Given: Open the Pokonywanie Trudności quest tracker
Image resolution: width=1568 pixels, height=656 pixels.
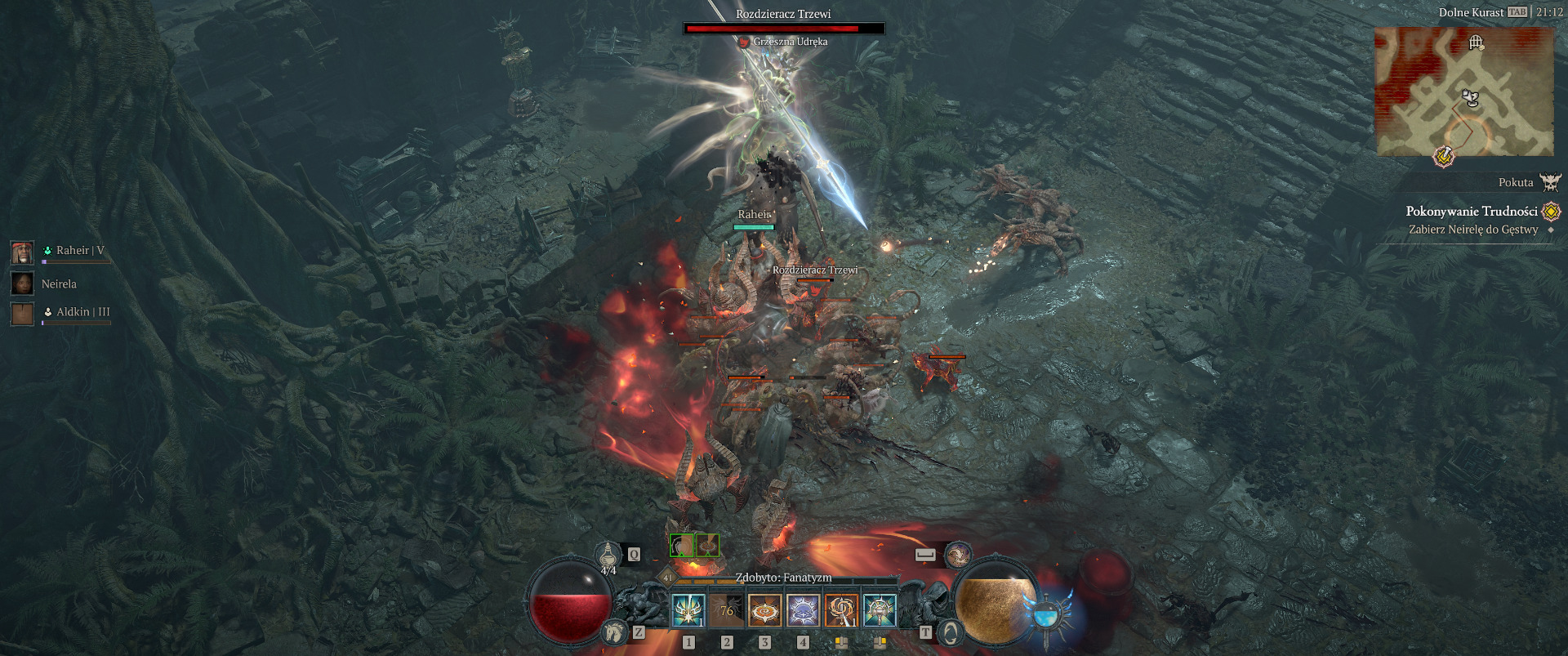Looking at the screenshot, I should pyautogui.click(x=1472, y=211).
